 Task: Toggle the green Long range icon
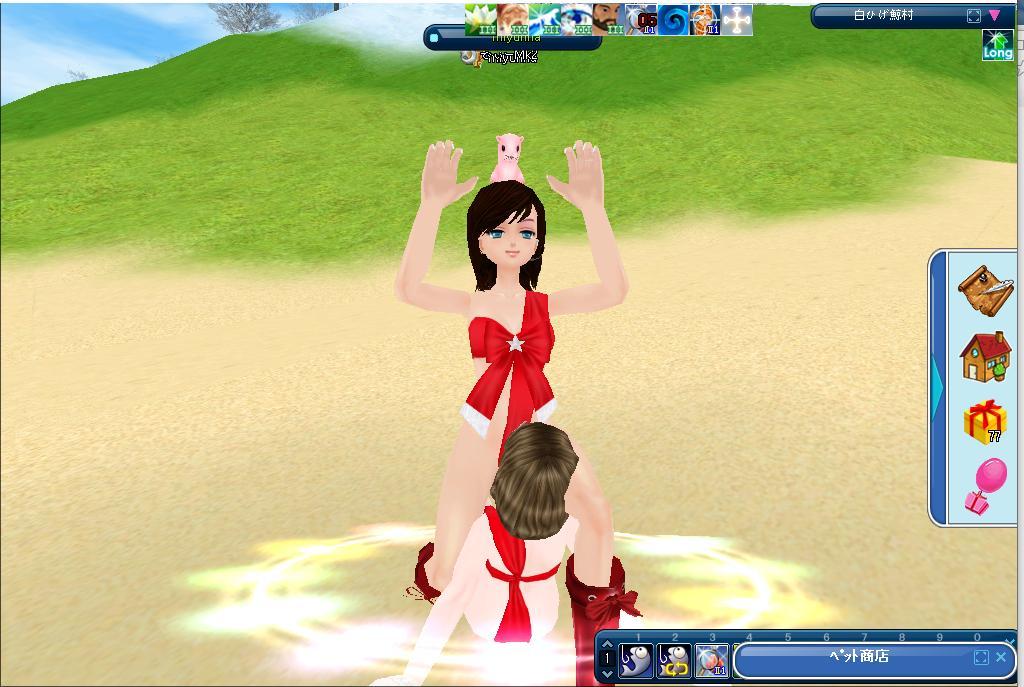point(997,45)
